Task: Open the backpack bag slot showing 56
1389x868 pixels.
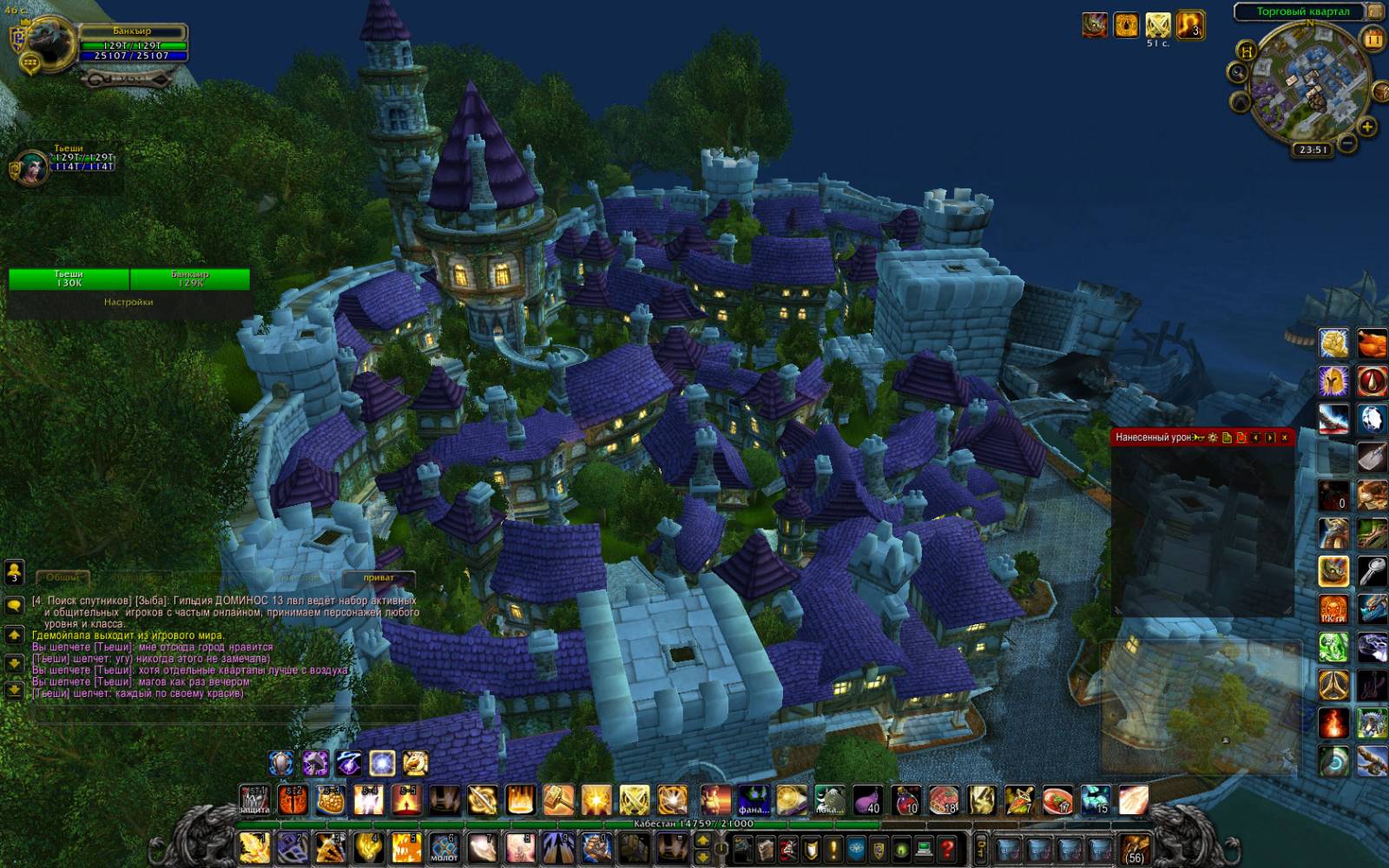Action: click(1134, 847)
